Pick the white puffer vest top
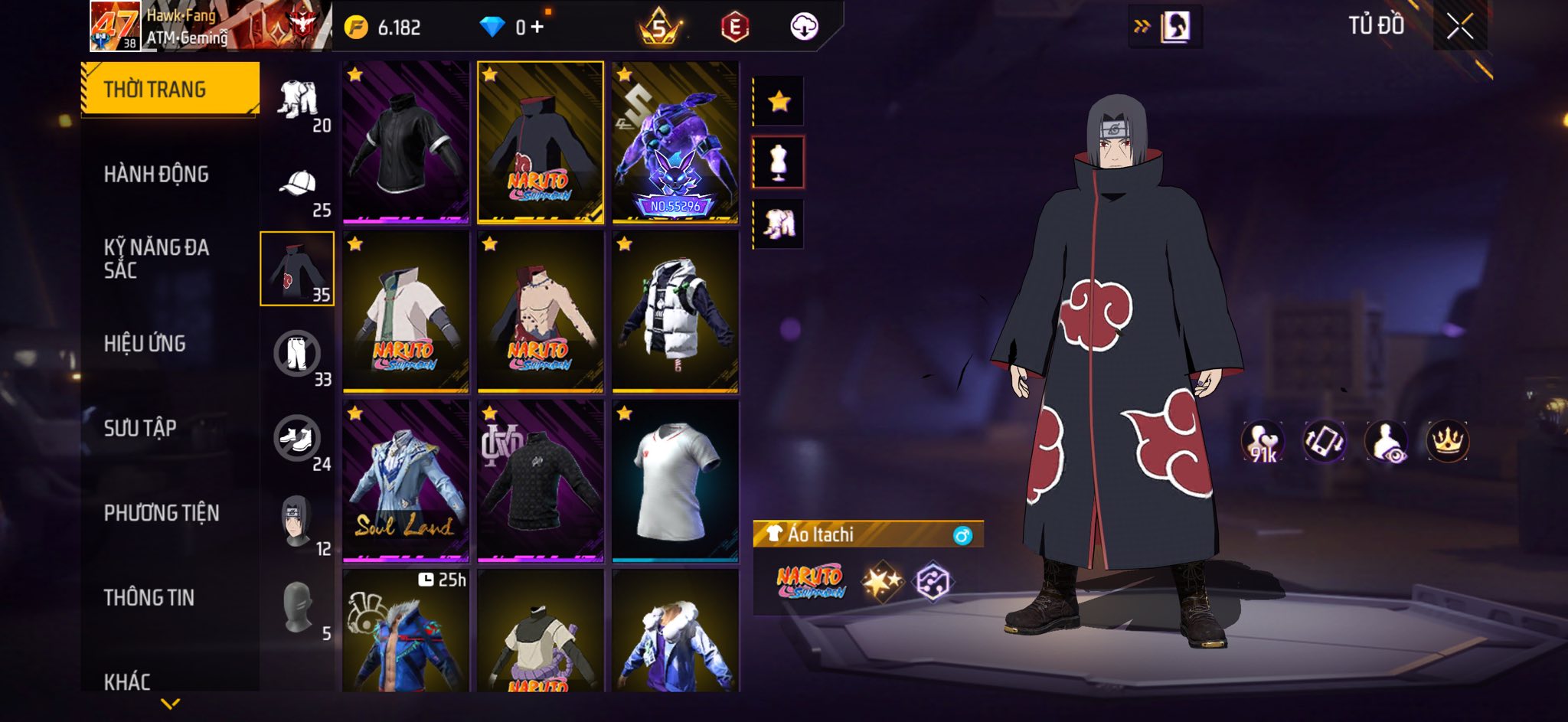Image resolution: width=1568 pixels, height=722 pixels. [x=675, y=312]
